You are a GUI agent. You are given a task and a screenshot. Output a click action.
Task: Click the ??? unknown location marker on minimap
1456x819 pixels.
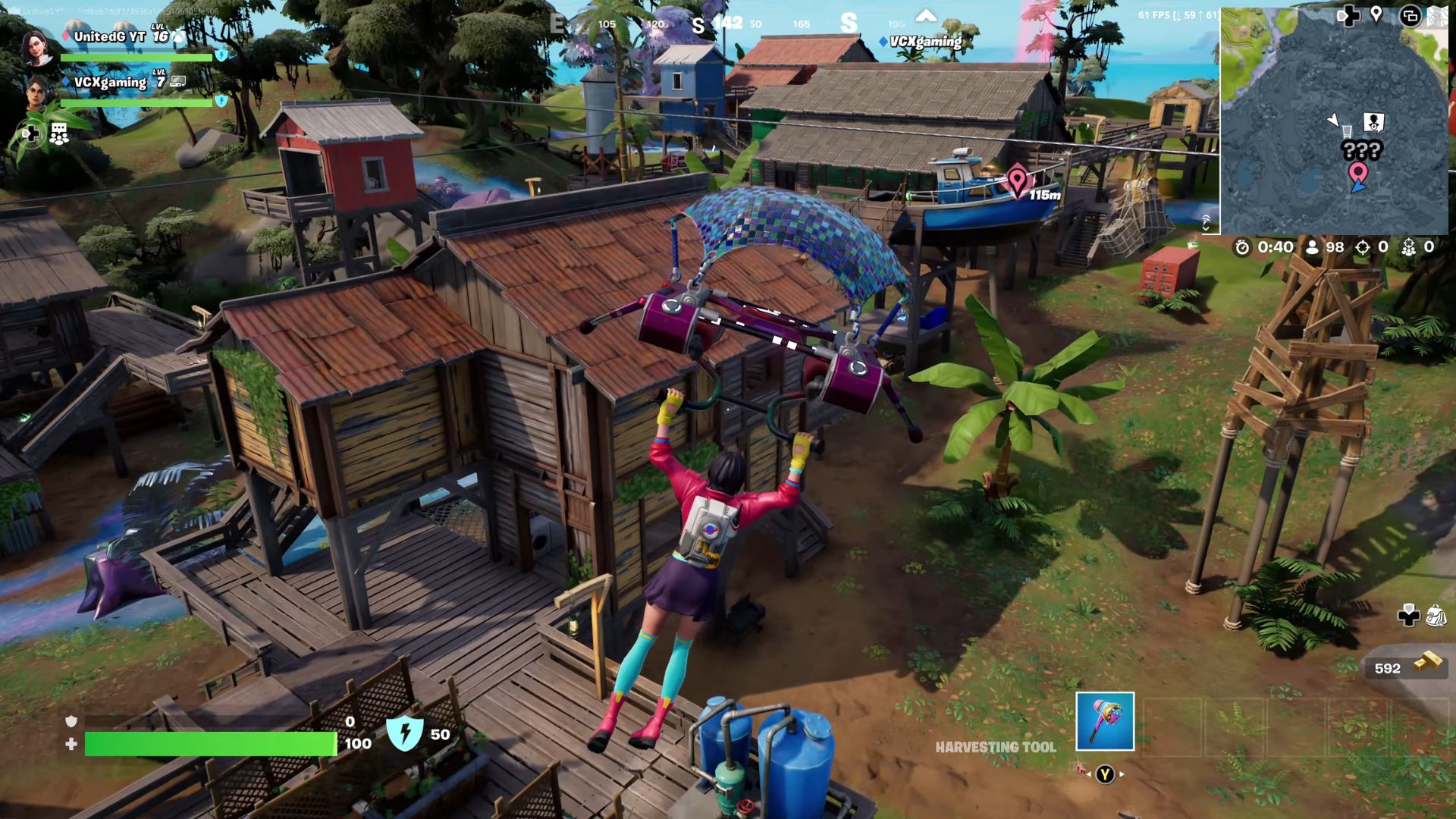click(x=1361, y=150)
